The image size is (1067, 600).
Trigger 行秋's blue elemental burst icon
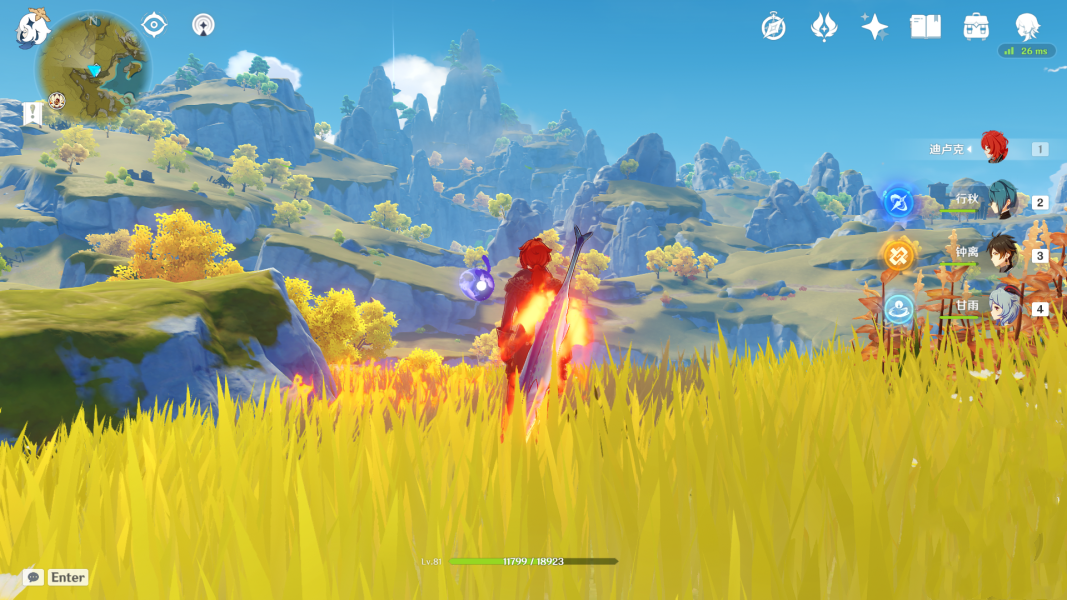(898, 201)
